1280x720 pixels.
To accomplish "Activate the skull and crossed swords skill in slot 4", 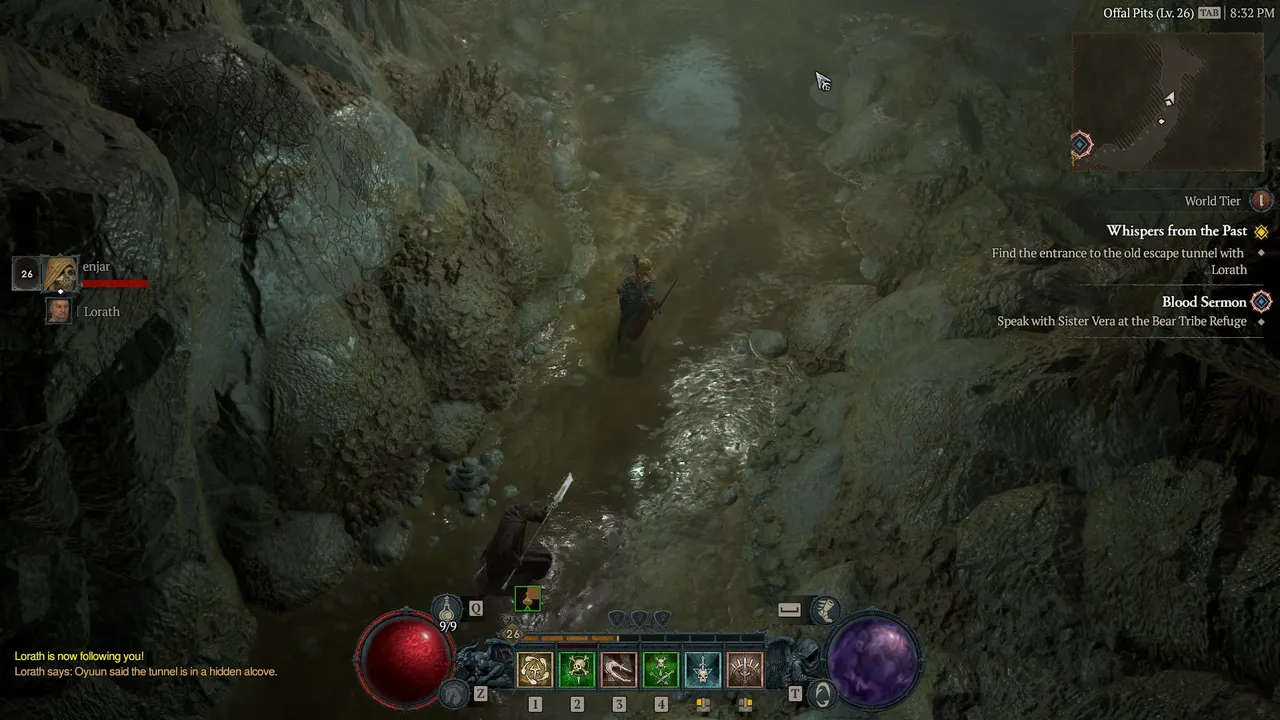I will pos(661,670).
